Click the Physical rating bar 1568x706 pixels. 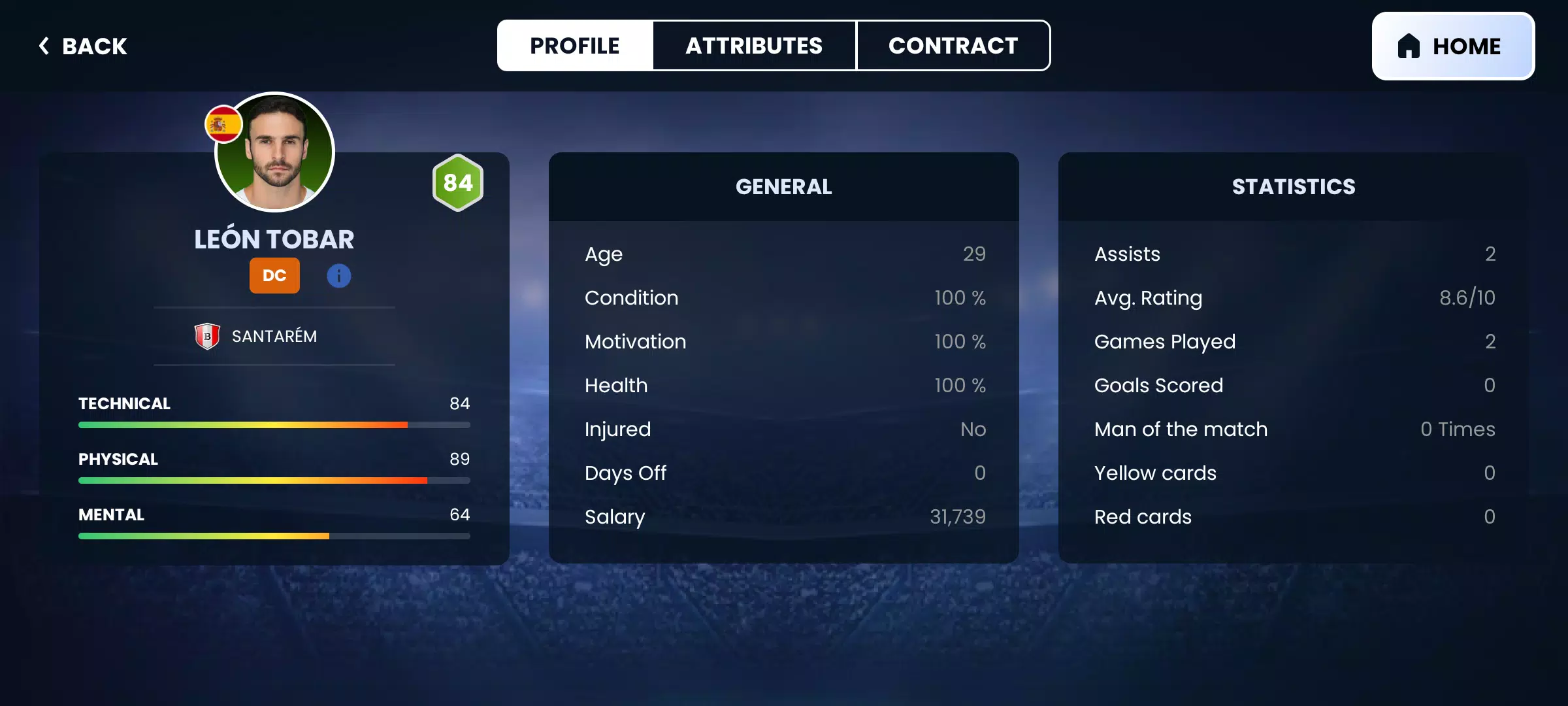tap(274, 480)
